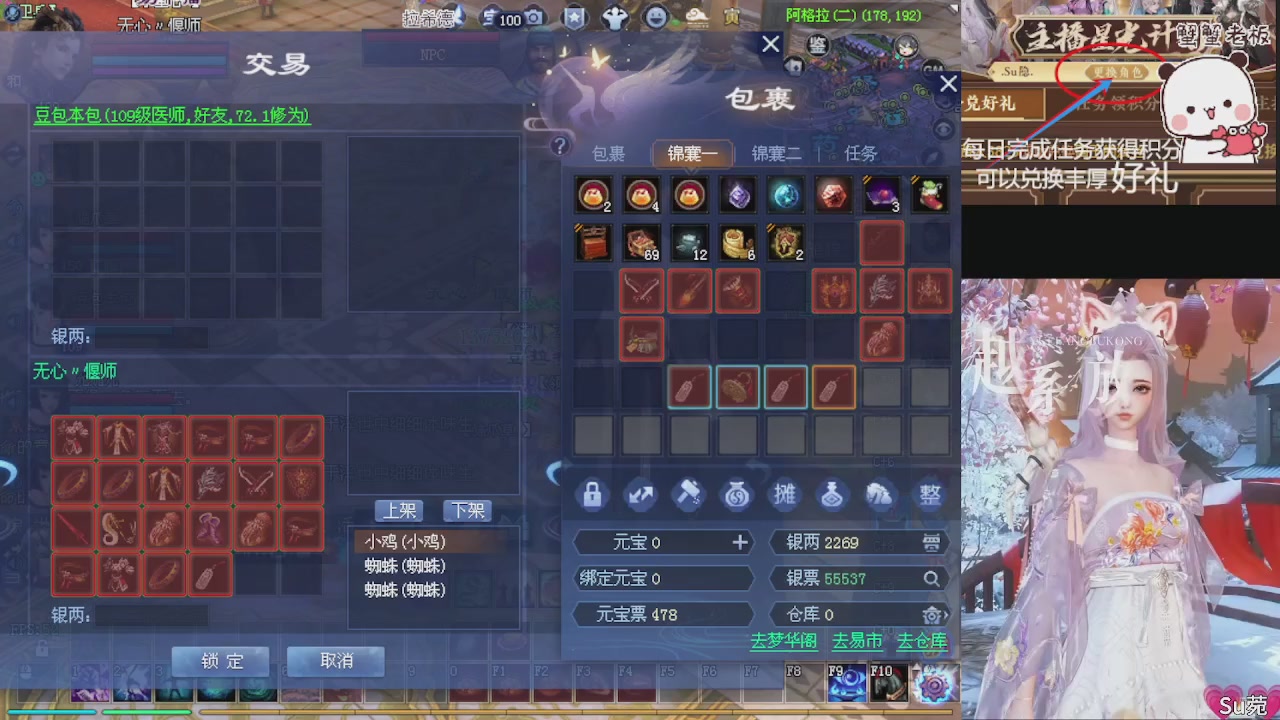Viewport: 1280px width, 720px height.
Task: Click the hammer repair icon in bag toolbar
Action: point(689,495)
